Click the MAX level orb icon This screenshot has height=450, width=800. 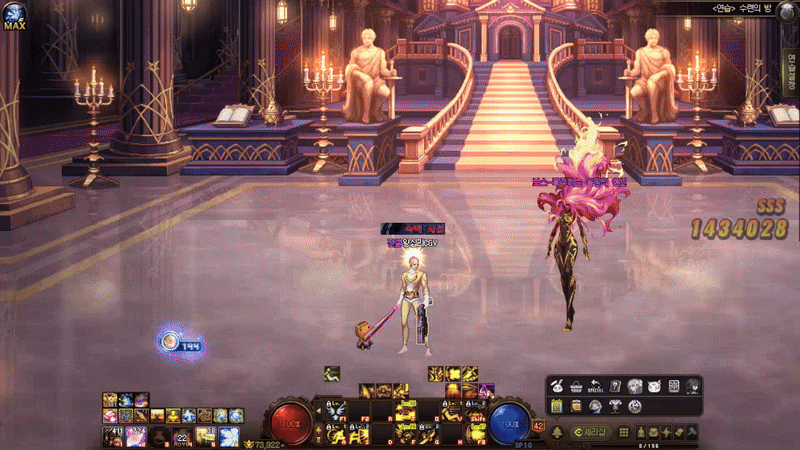click(14, 14)
